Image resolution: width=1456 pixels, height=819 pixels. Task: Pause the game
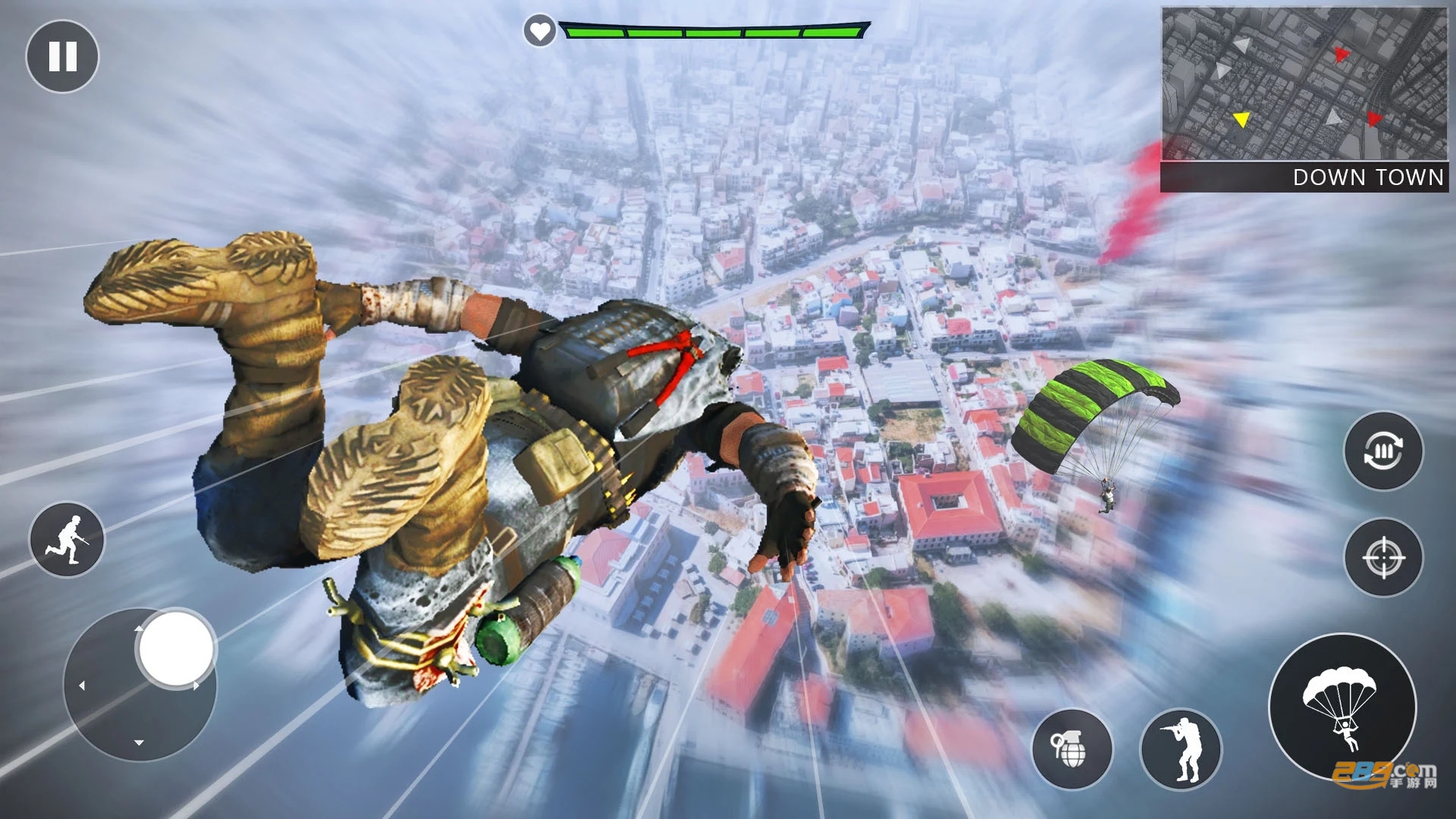pyautogui.click(x=62, y=57)
